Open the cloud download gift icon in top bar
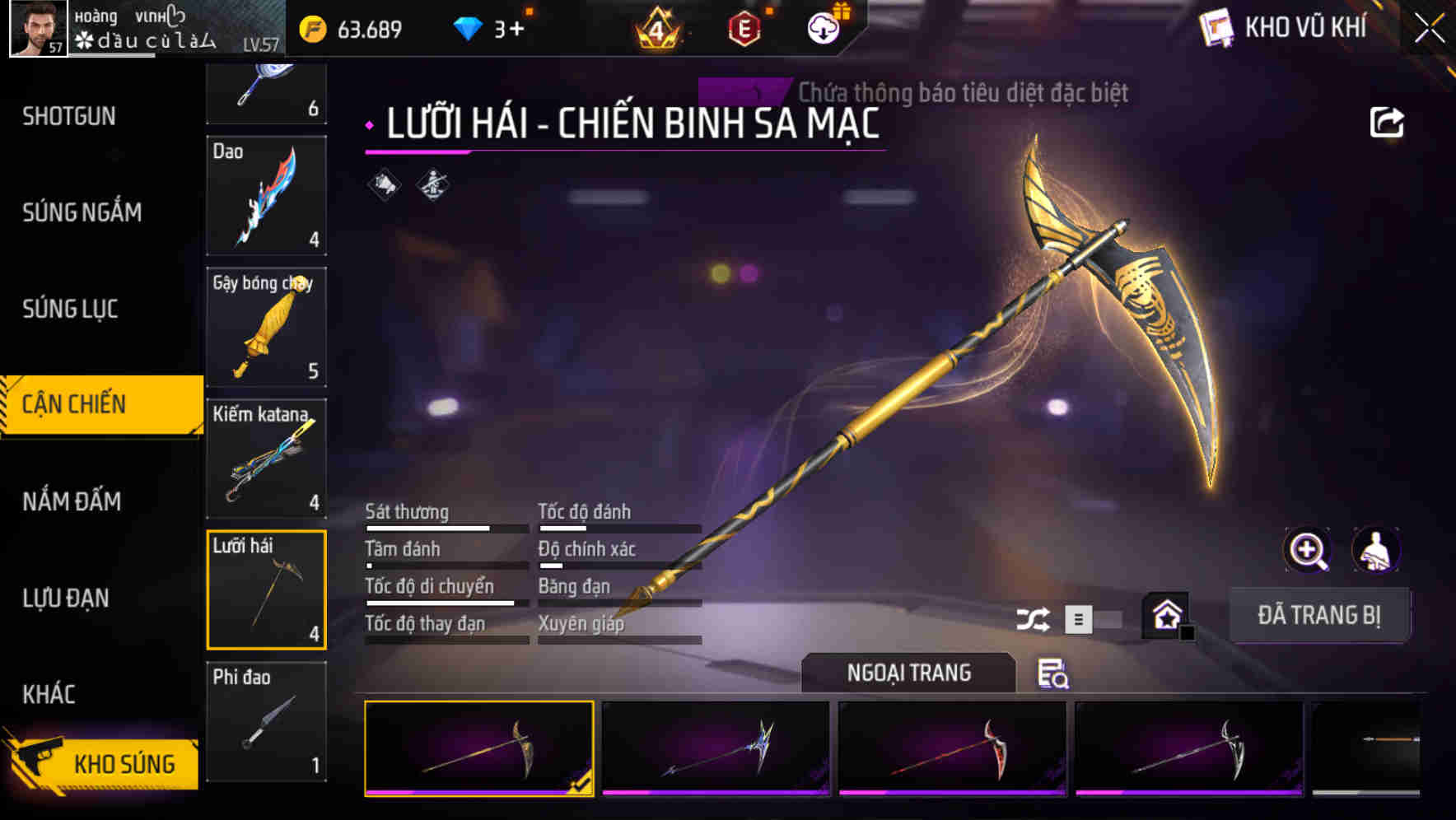The width and height of the screenshot is (1456, 820). click(x=823, y=27)
